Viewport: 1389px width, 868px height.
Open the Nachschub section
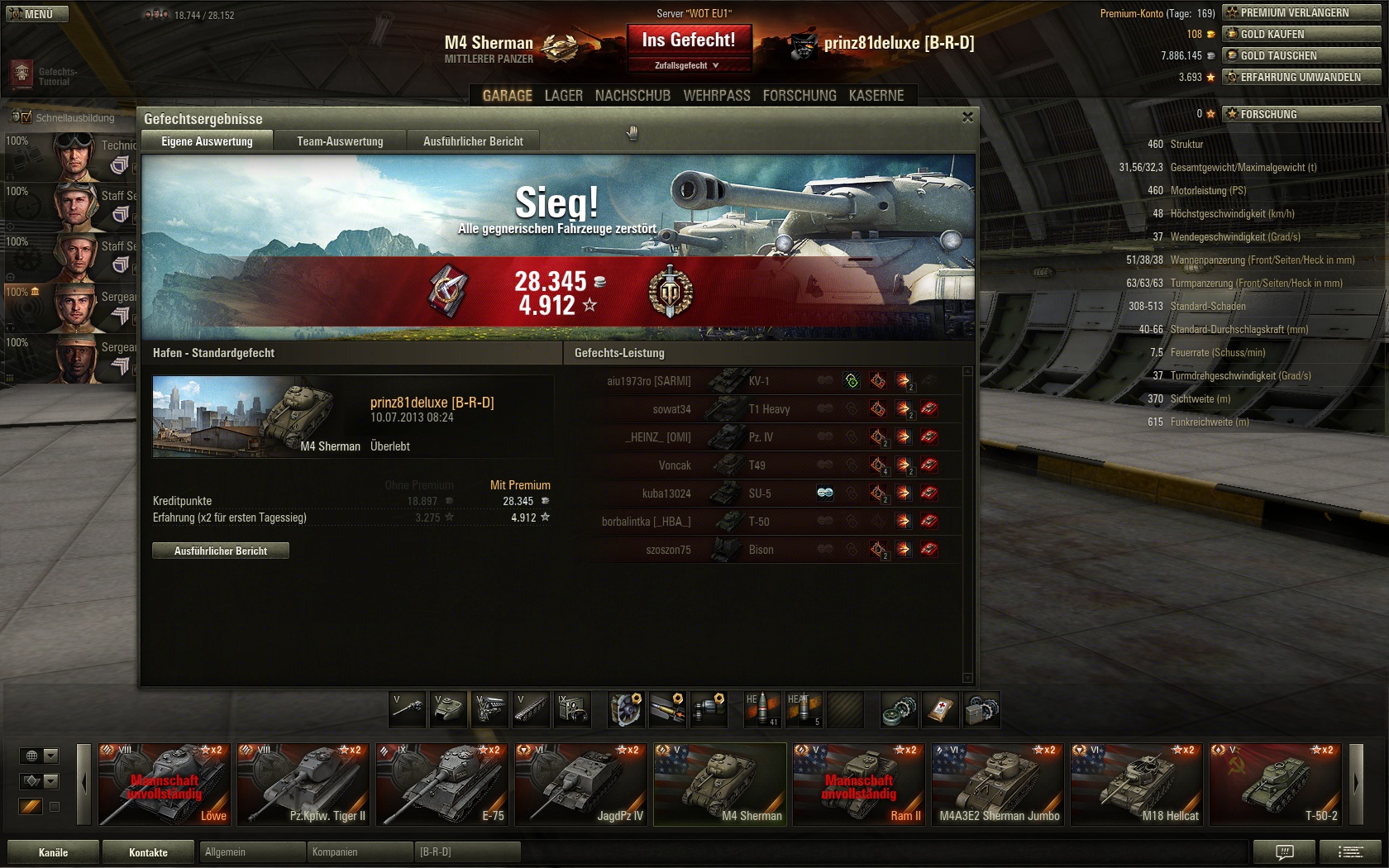(632, 96)
